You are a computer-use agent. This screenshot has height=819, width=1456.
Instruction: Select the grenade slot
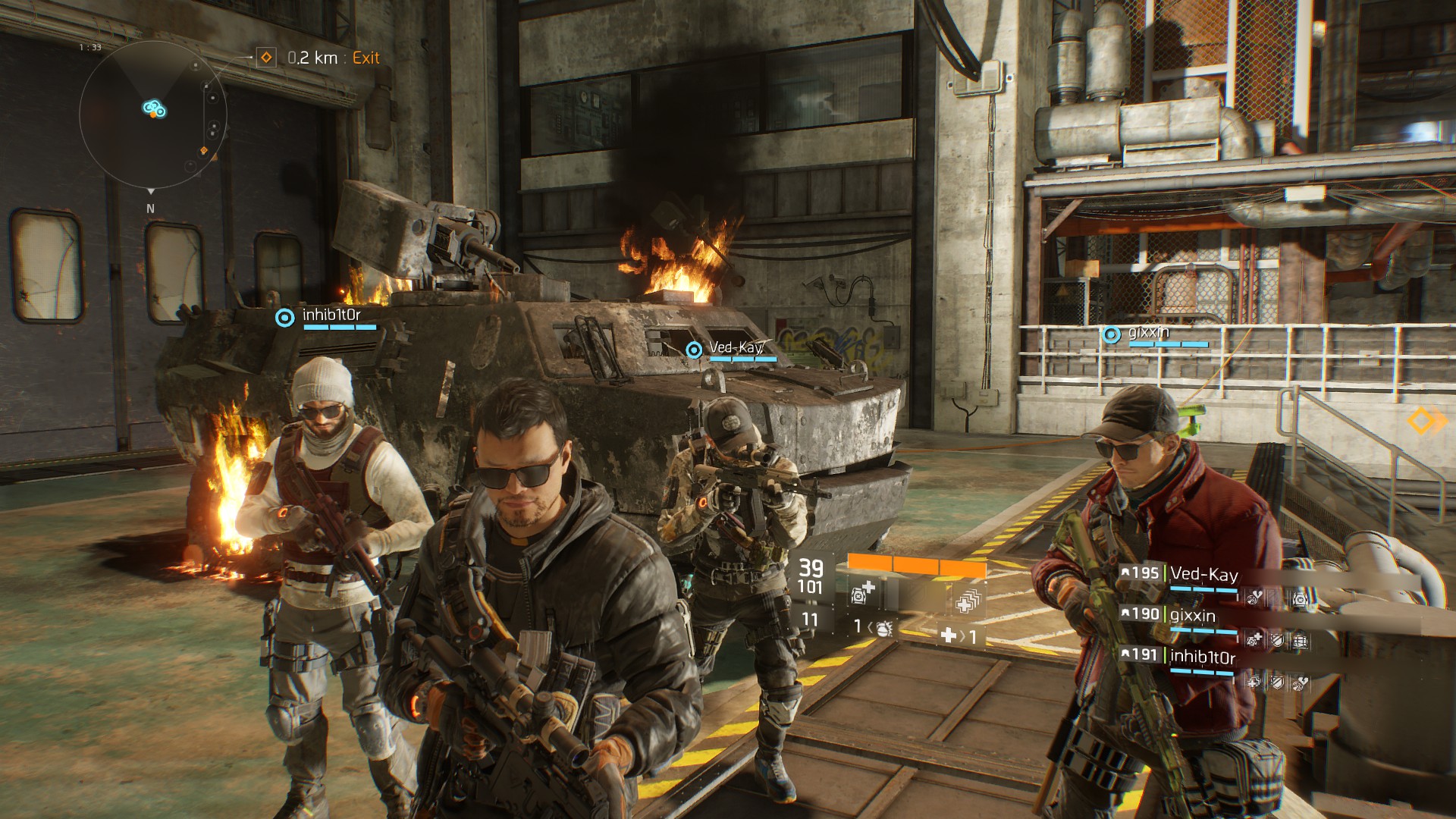click(882, 627)
